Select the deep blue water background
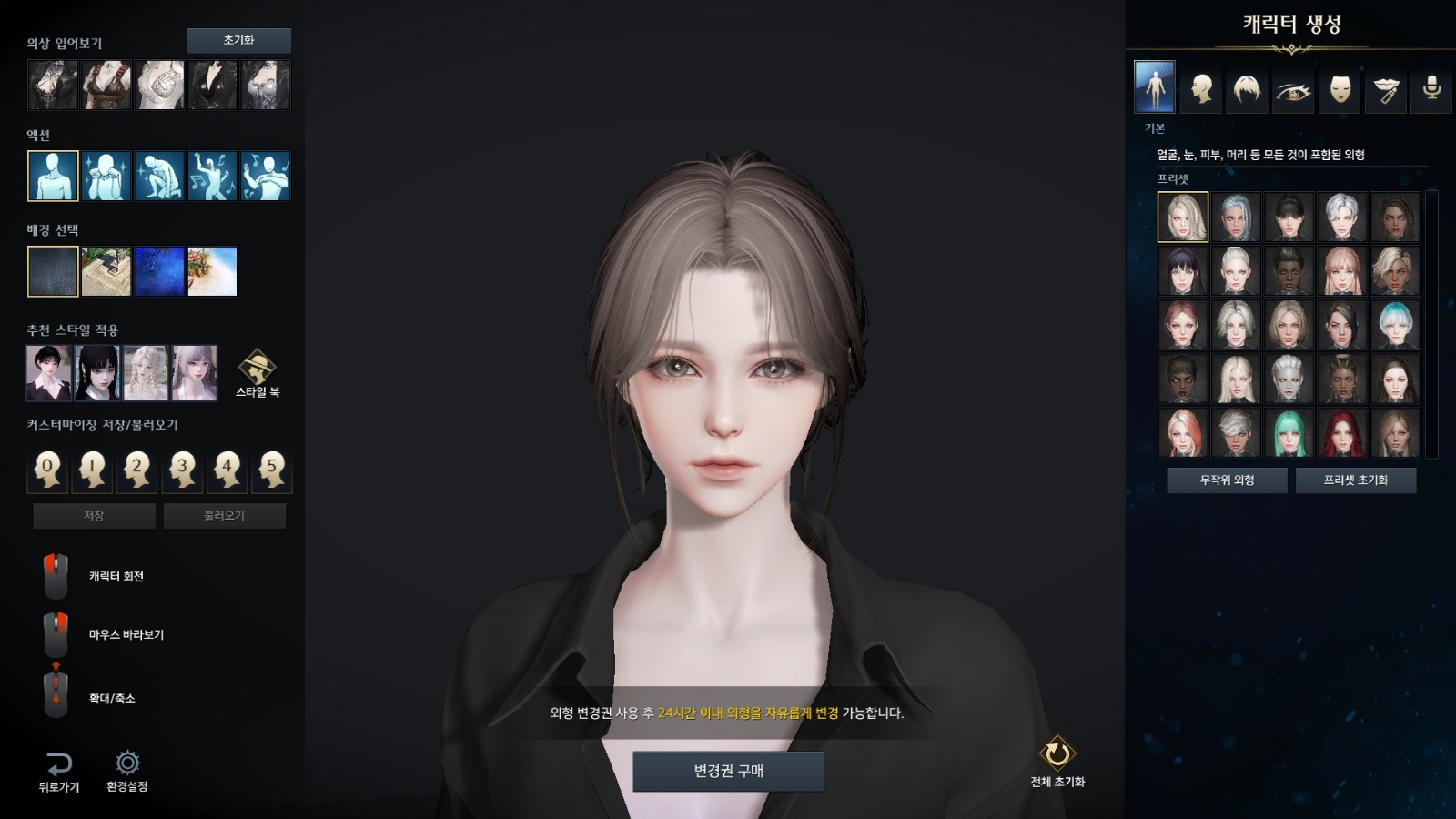Screen dimensions: 1456x819 [159, 271]
